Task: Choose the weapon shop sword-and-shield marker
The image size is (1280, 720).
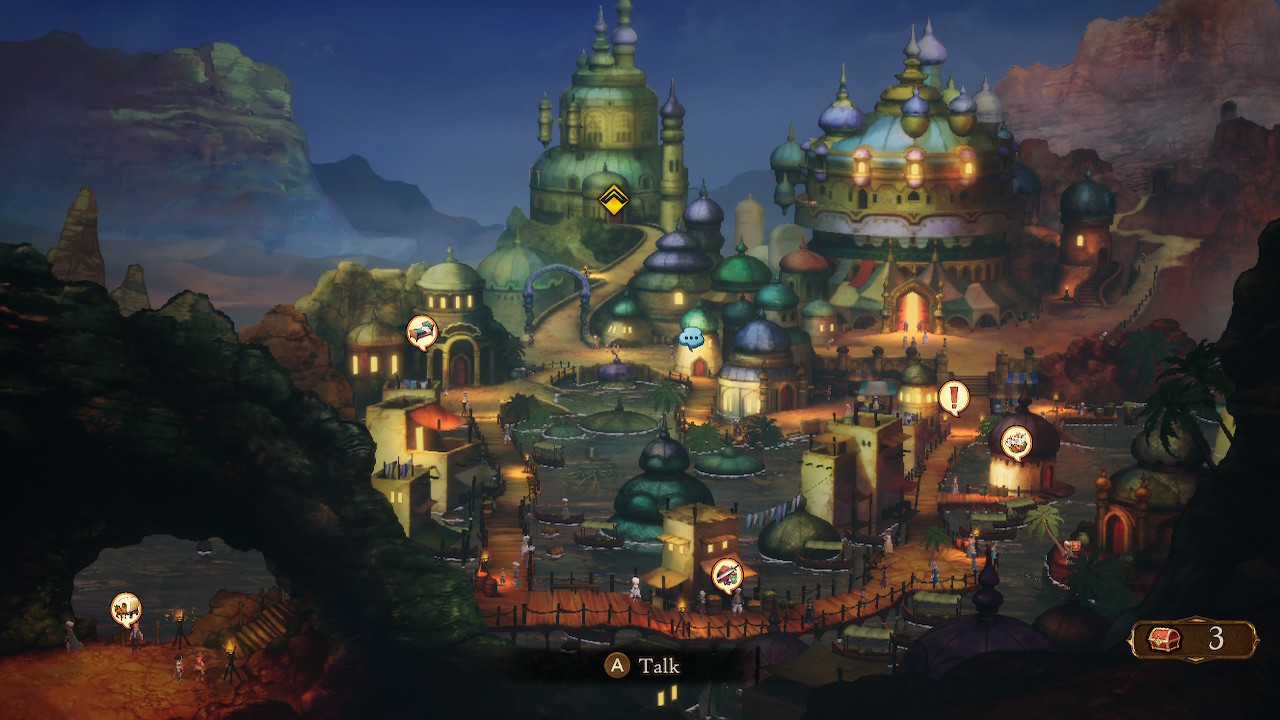Action: point(727,574)
